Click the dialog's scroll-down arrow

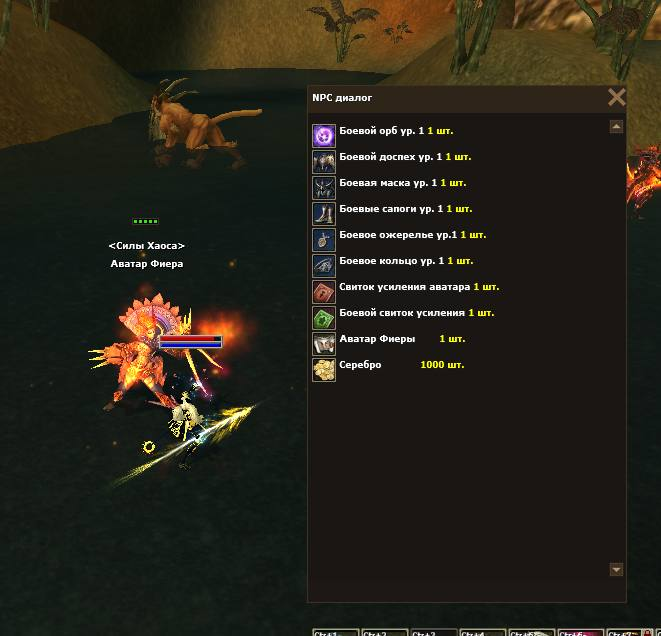pyautogui.click(x=616, y=569)
